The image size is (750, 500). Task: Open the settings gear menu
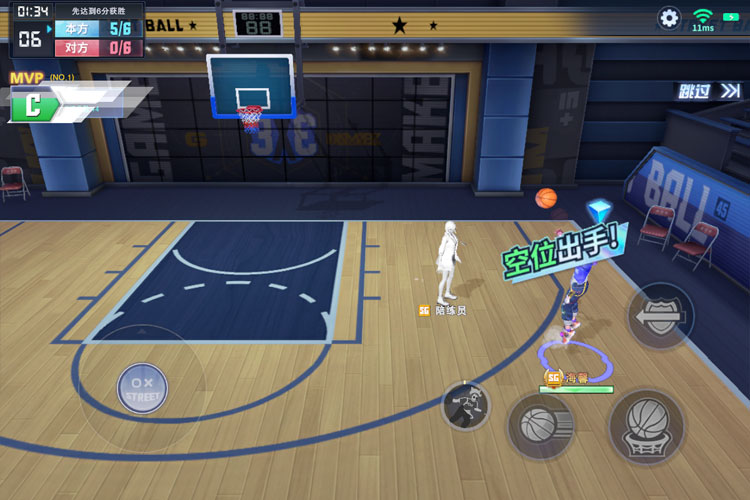(x=669, y=18)
